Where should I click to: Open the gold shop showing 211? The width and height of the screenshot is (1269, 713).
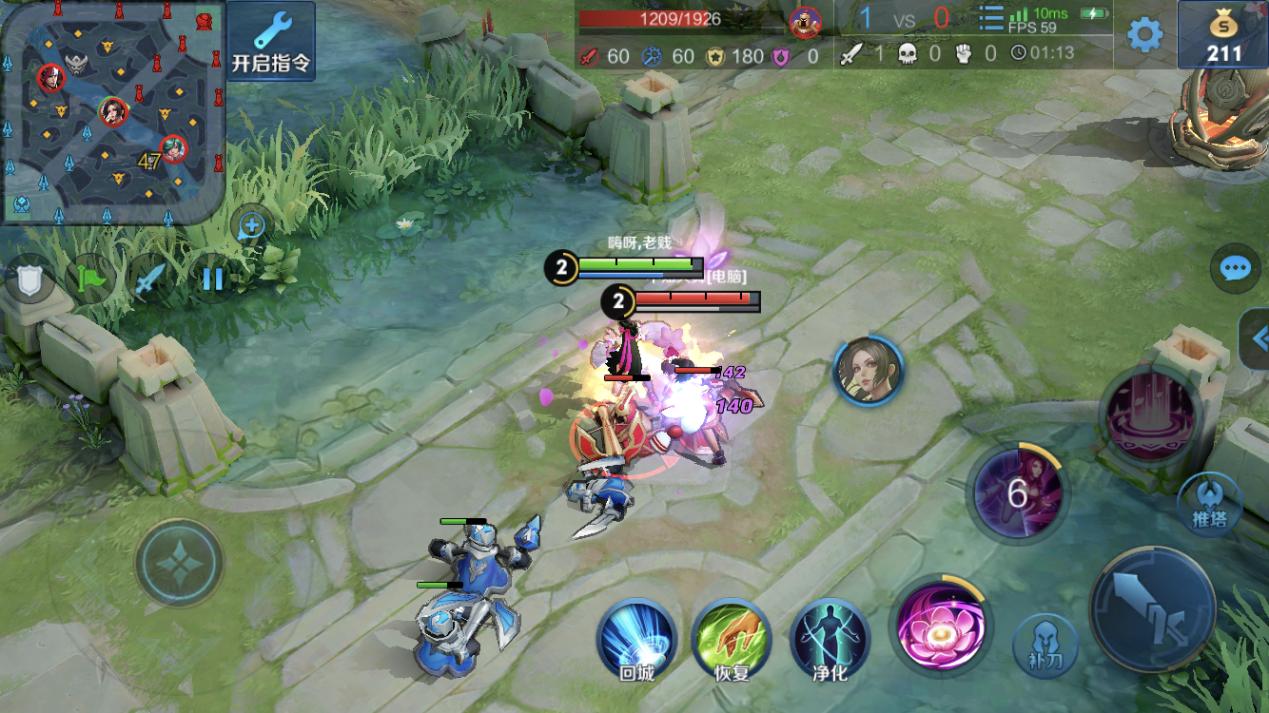1223,34
